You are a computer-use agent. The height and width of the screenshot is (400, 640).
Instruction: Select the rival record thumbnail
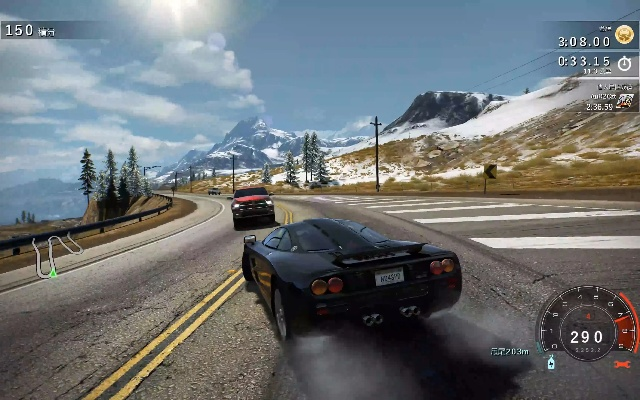coord(624,101)
